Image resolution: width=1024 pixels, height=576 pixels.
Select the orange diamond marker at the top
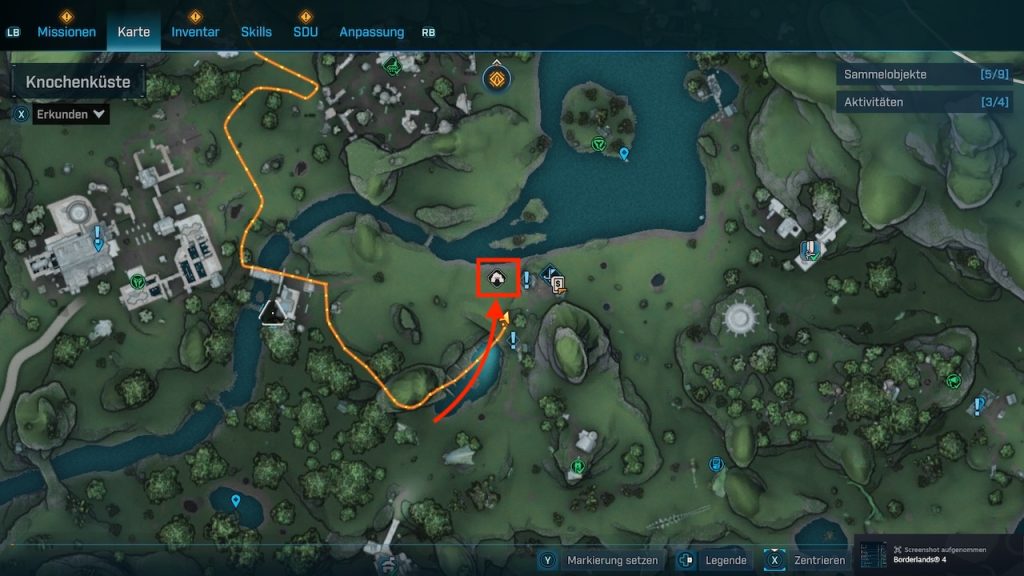[496, 77]
